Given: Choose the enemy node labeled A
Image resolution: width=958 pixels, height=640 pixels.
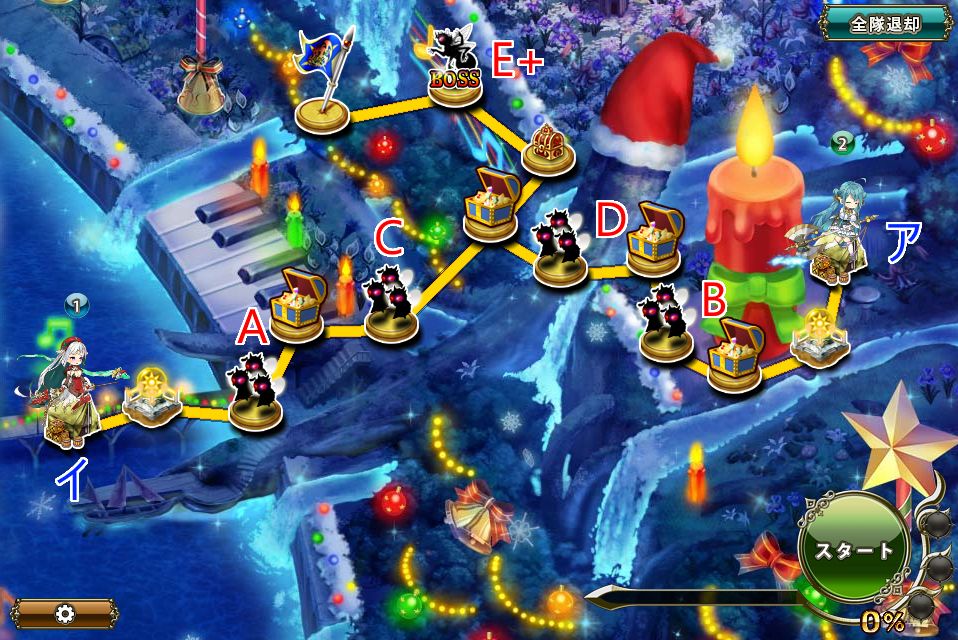Looking at the screenshot, I should 256,392.
